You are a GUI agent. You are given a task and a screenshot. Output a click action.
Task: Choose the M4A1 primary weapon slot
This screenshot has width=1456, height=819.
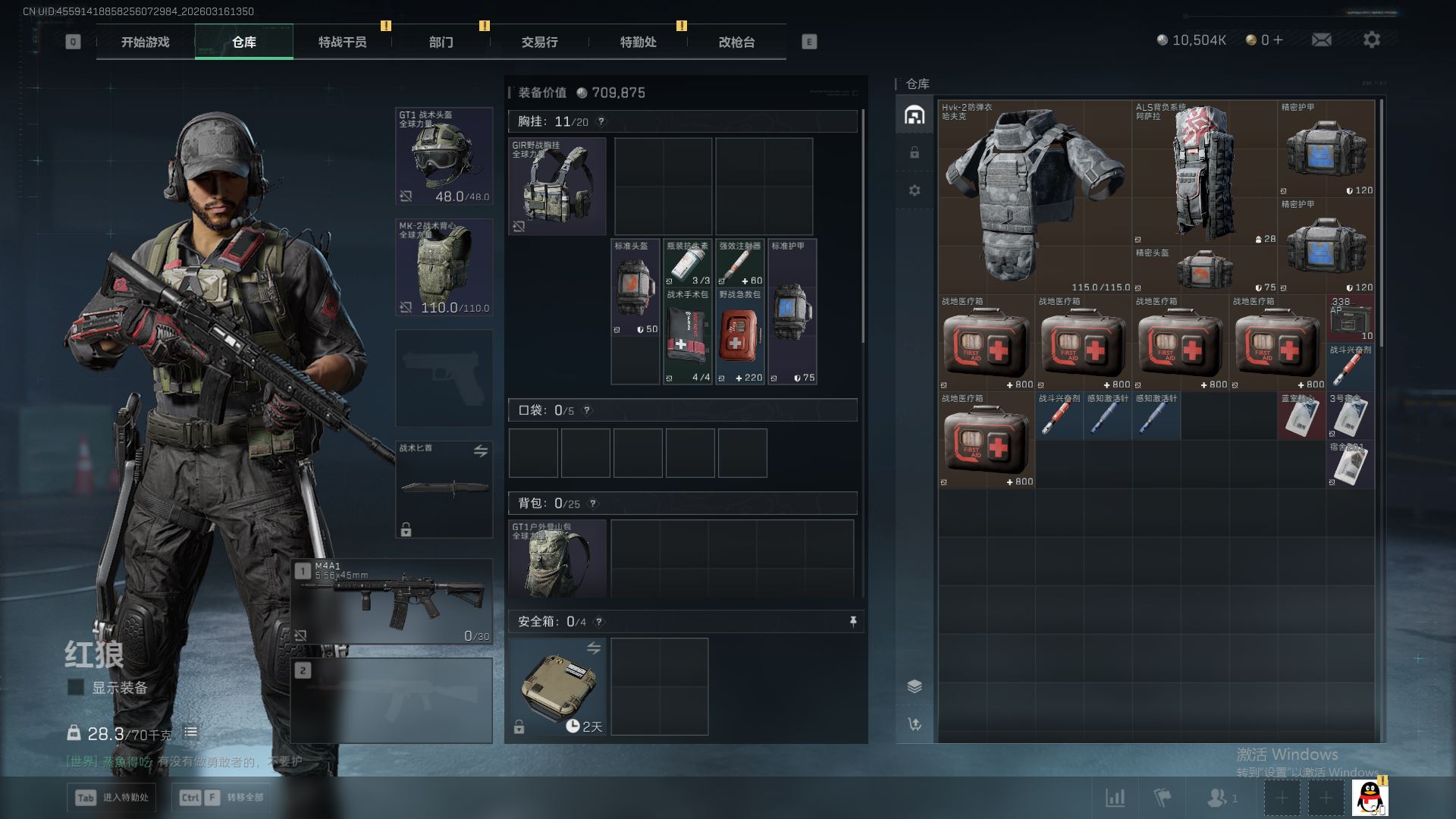[x=392, y=602]
